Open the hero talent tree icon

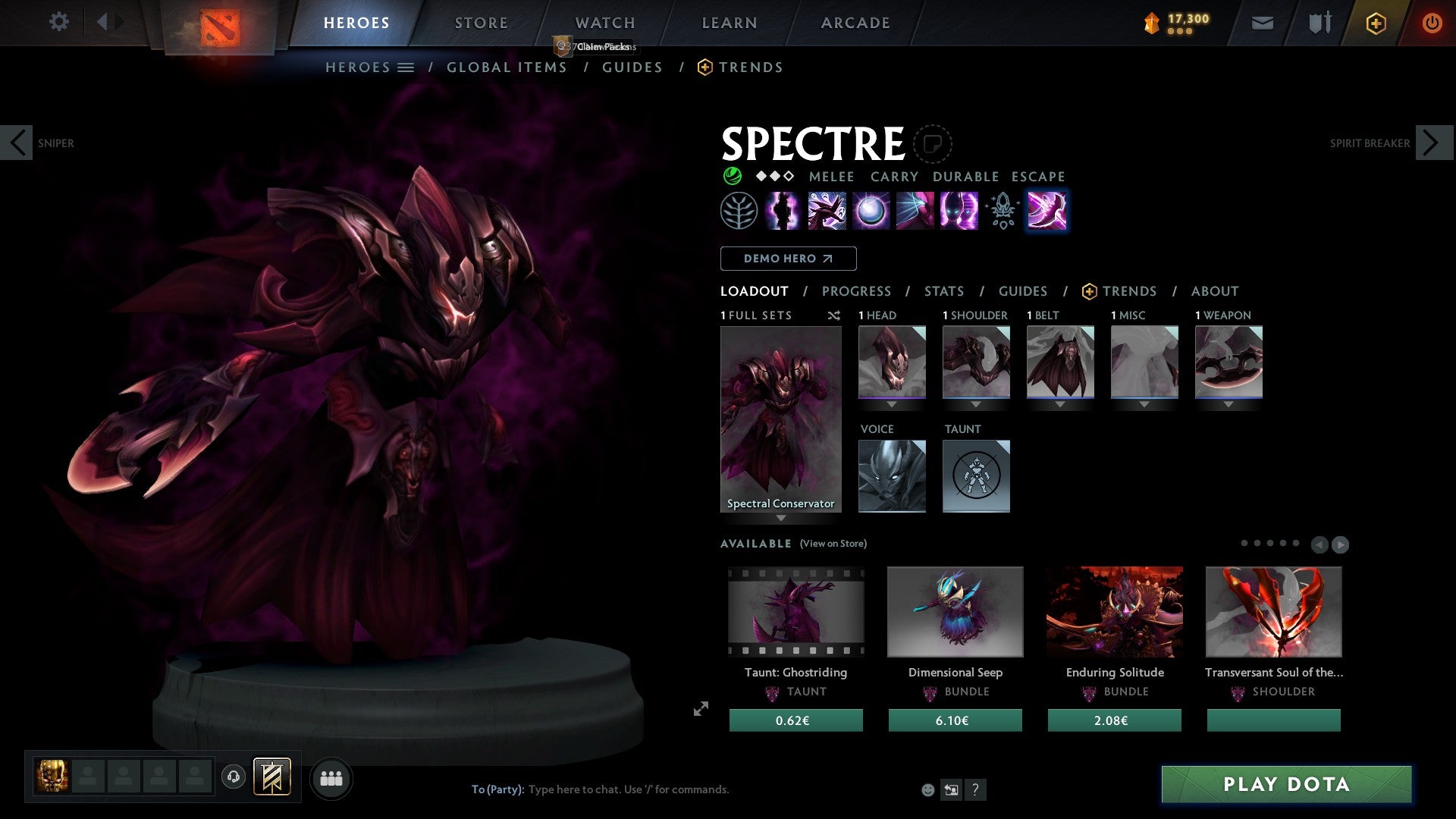click(x=737, y=211)
